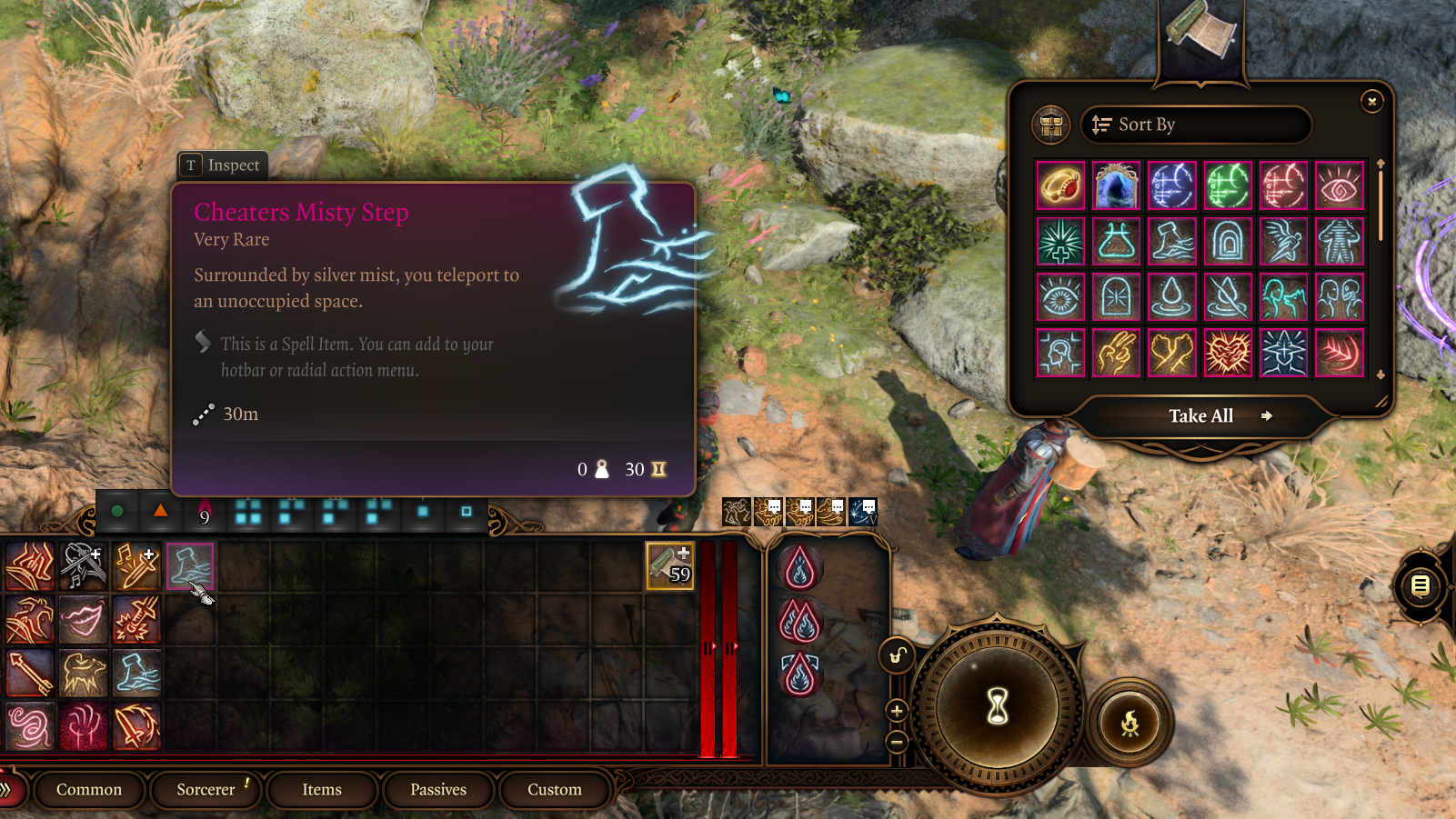Open the campfire rest button
Screen dimensions: 1456x819
[x=1130, y=723]
